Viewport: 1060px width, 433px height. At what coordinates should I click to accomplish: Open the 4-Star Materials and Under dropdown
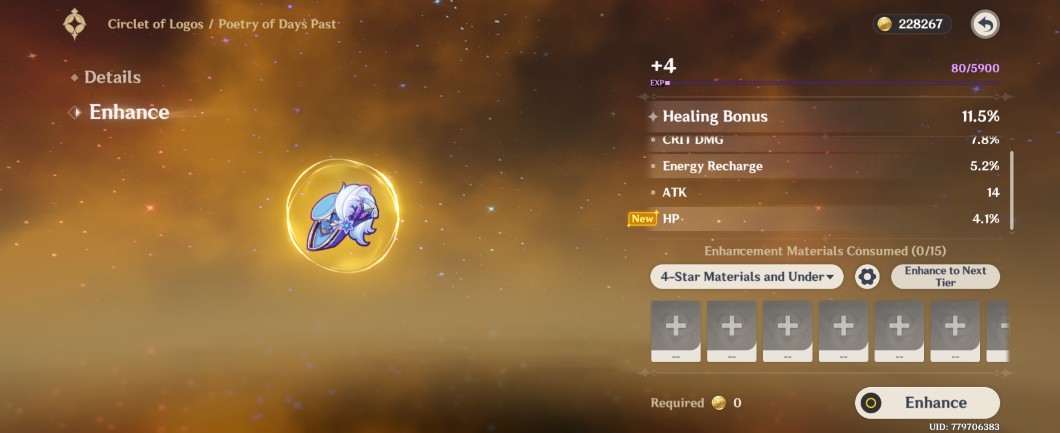(746, 277)
